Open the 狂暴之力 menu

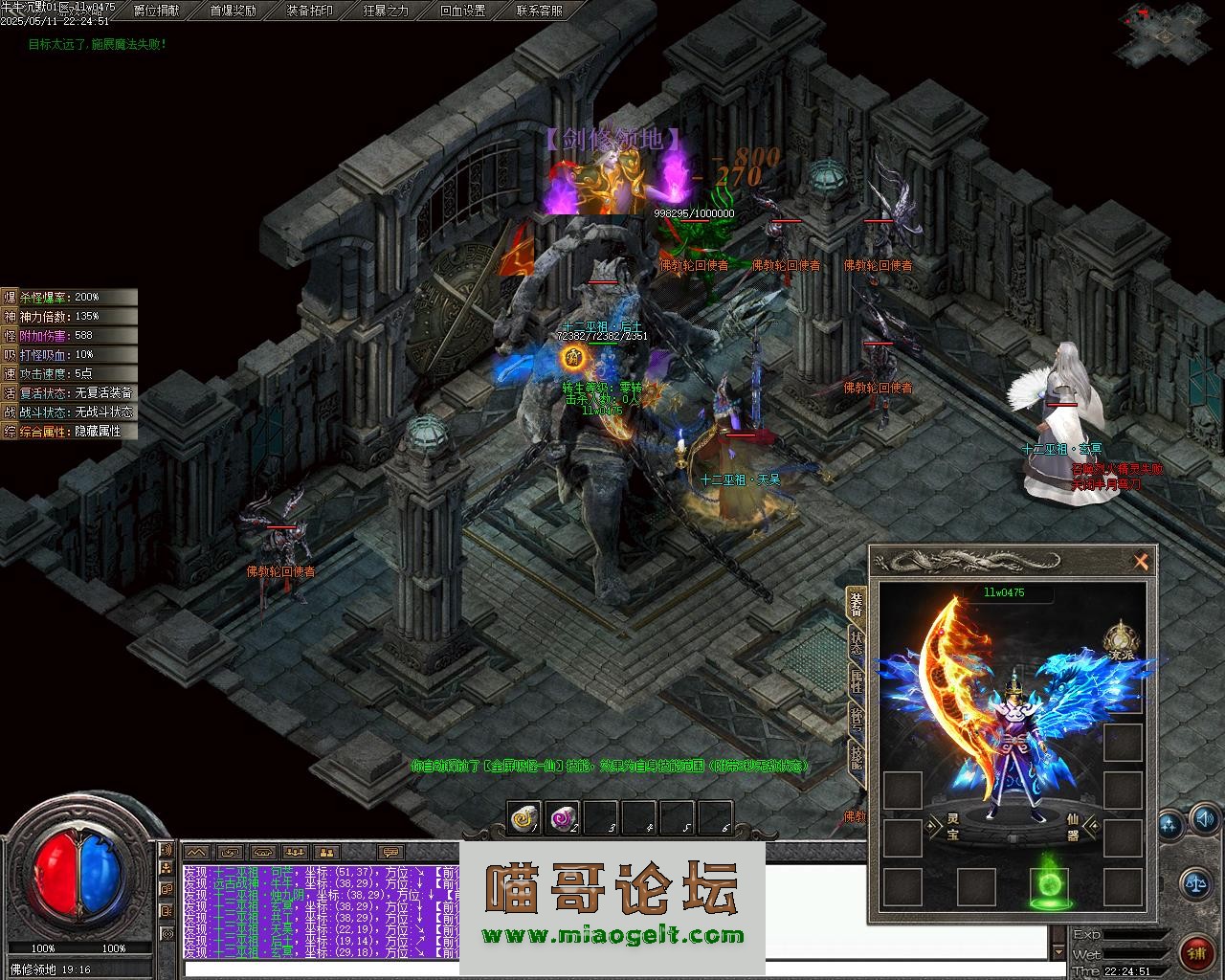pyautogui.click(x=387, y=11)
